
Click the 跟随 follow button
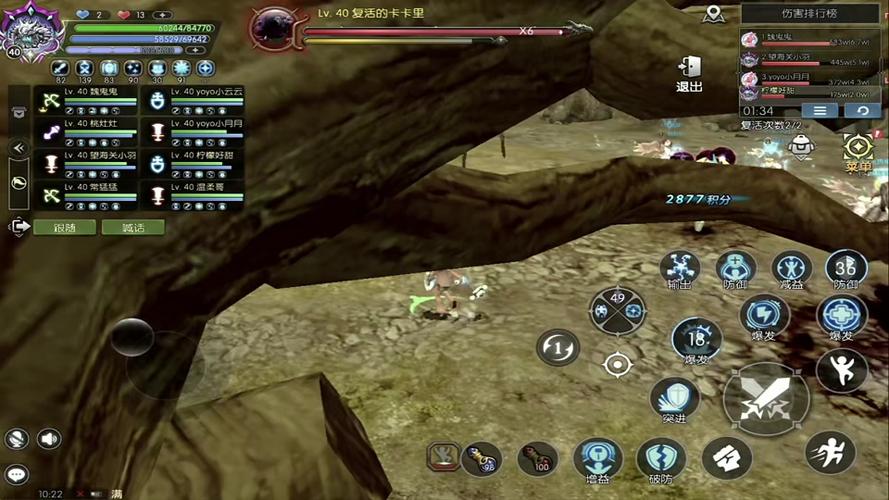[x=64, y=227]
